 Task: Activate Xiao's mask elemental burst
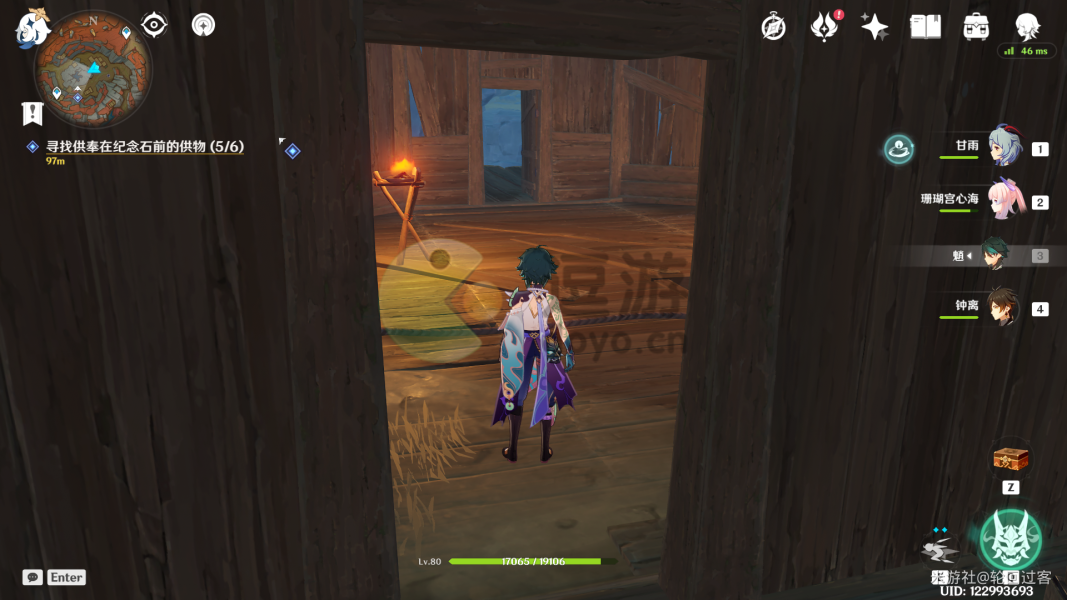(1010, 539)
